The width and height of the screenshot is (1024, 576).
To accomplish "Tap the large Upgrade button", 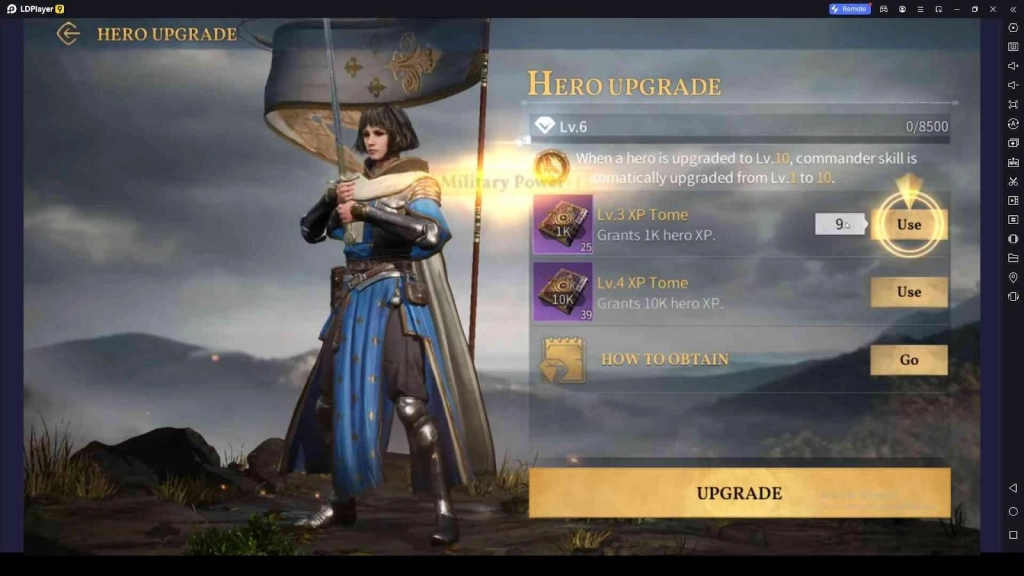I will (x=739, y=493).
